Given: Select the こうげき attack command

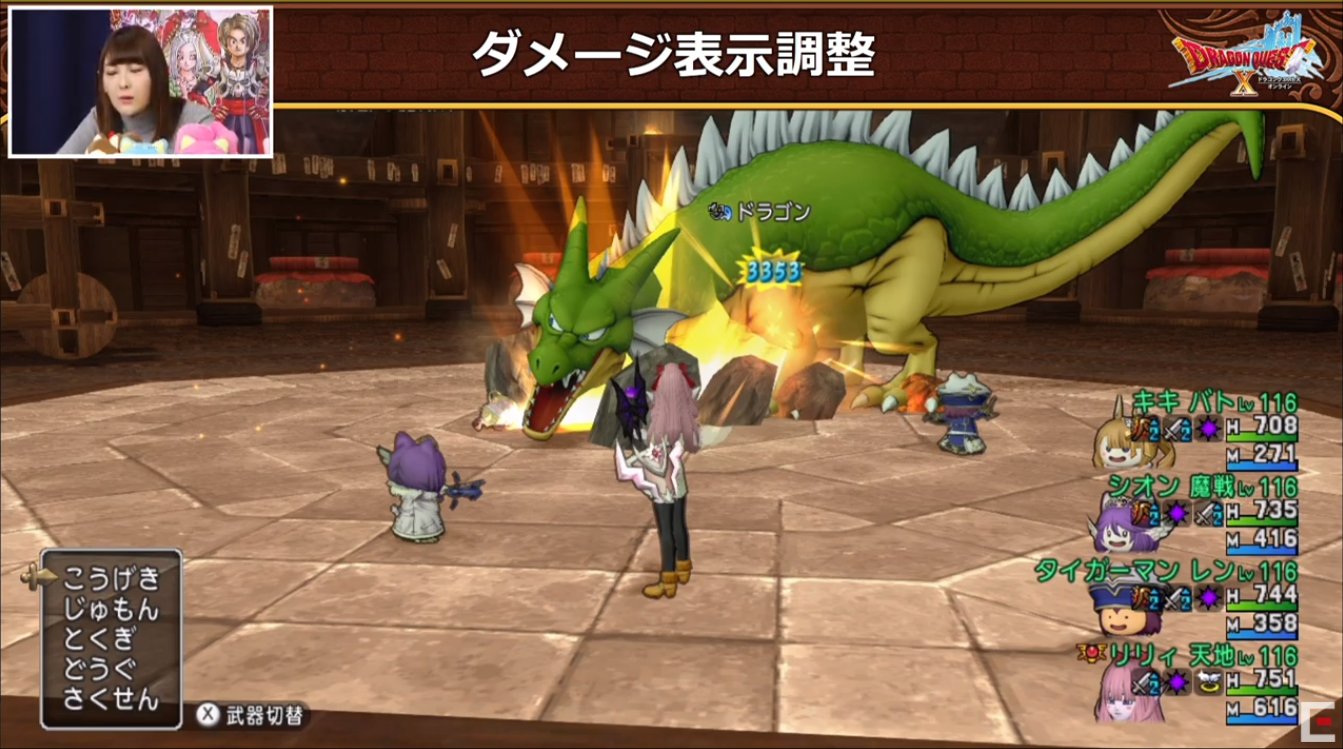Looking at the screenshot, I should coord(110,577).
